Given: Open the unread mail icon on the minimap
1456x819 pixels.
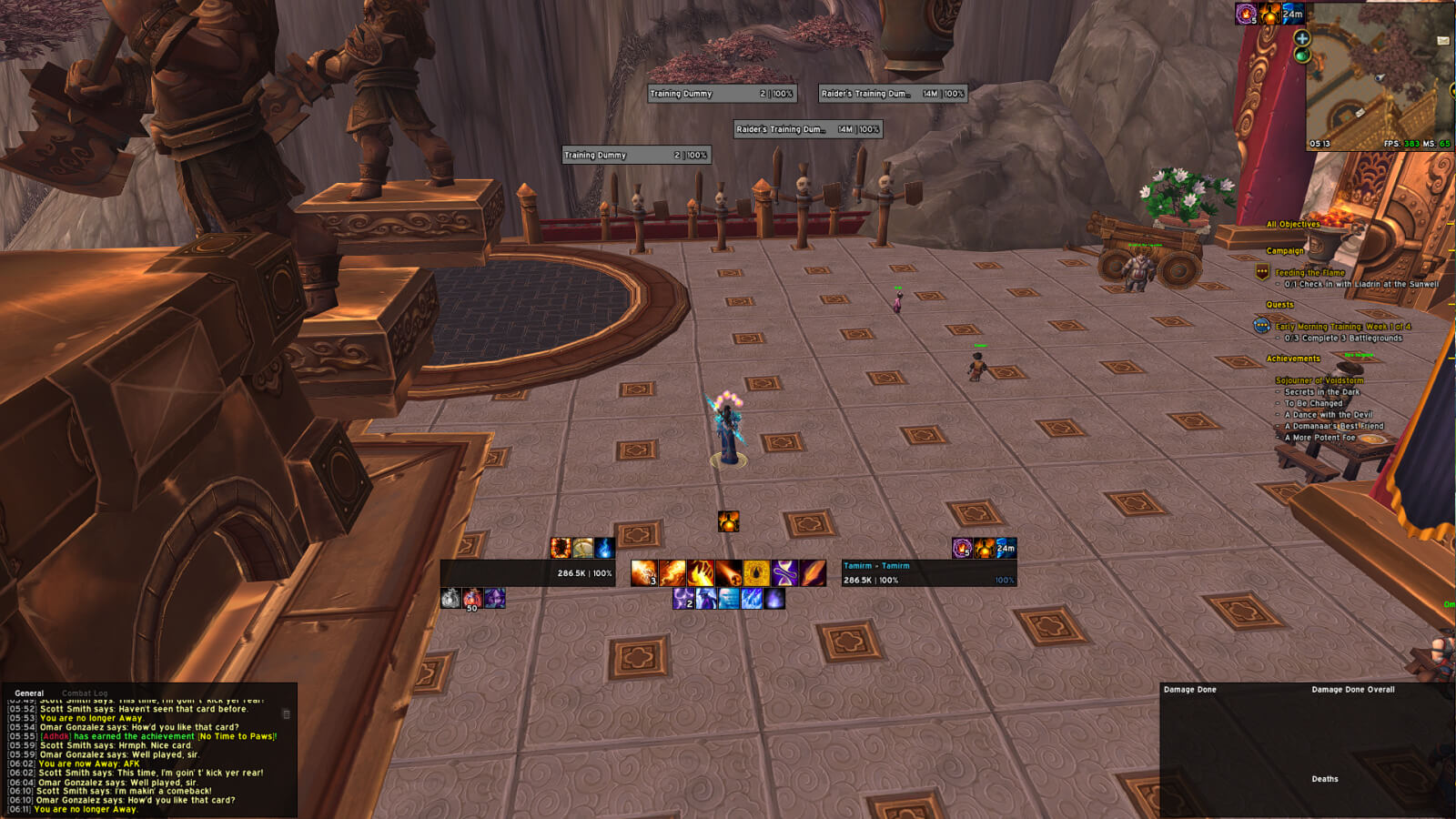Looking at the screenshot, I should (x=1443, y=41).
